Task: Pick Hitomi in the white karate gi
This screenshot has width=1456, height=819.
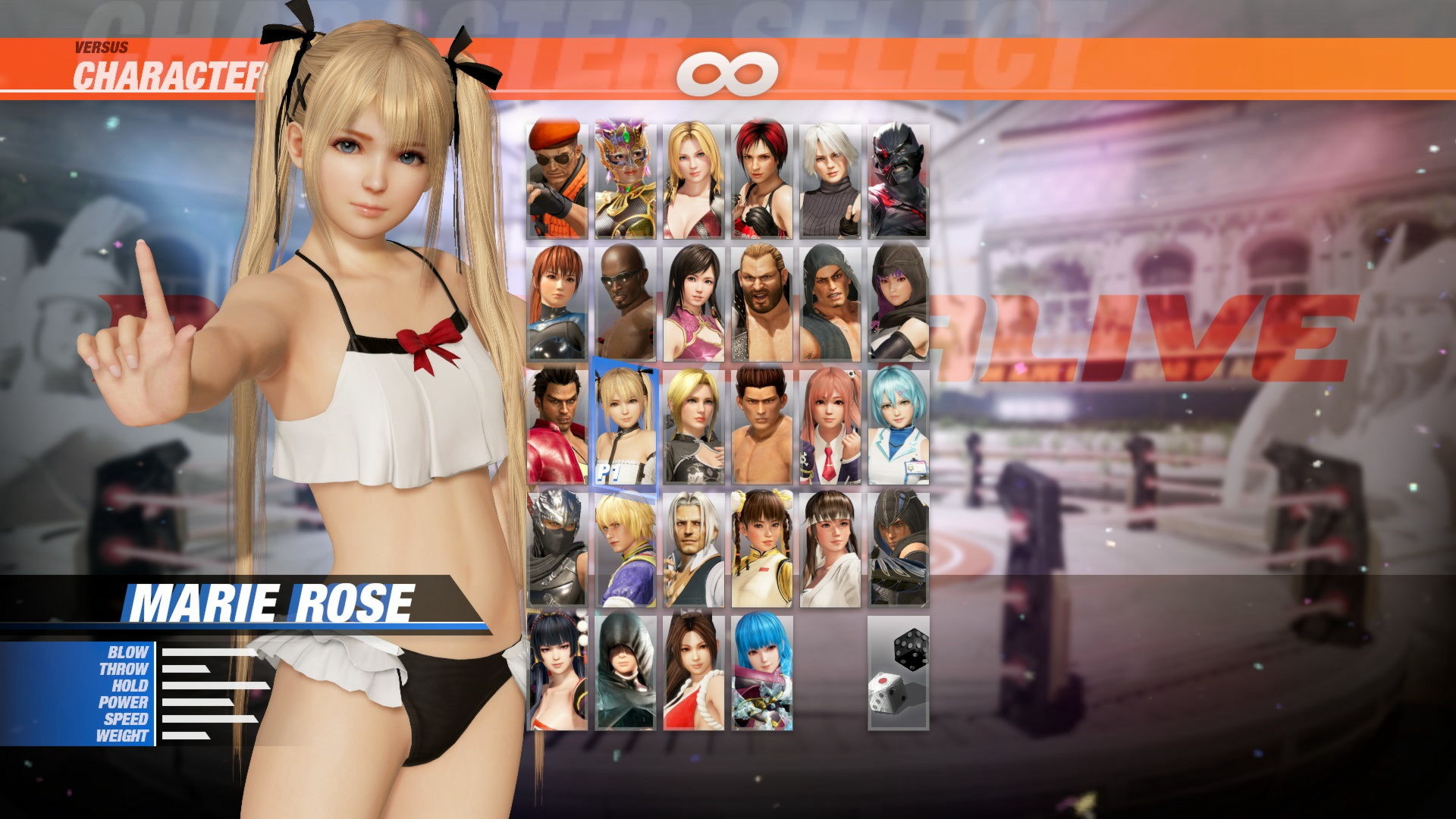Action: click(828, 554)
